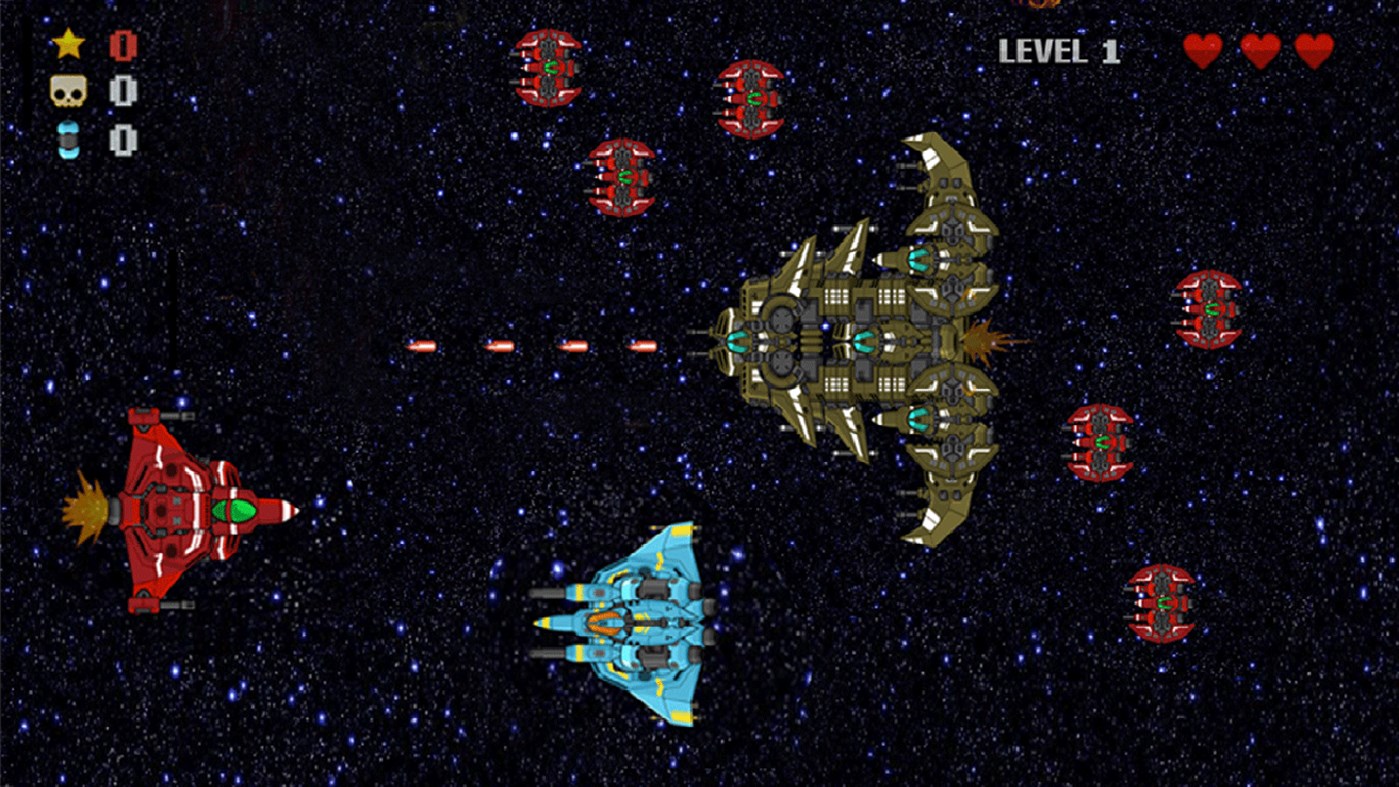Click the counter next to the skull icon
The width and height of the screenshot is (1399, 787).
(x=120, y=90)
